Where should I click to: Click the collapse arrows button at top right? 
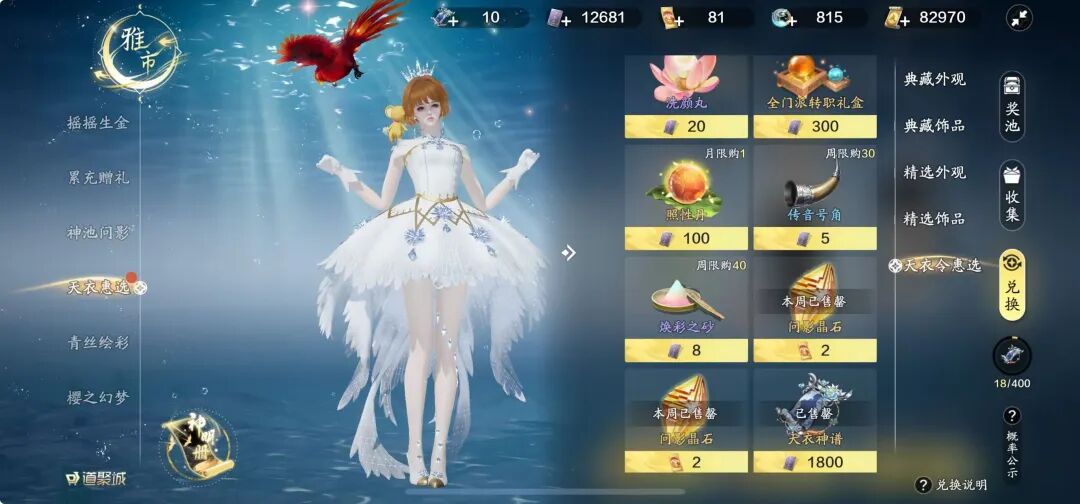(x=1019, y=17)
